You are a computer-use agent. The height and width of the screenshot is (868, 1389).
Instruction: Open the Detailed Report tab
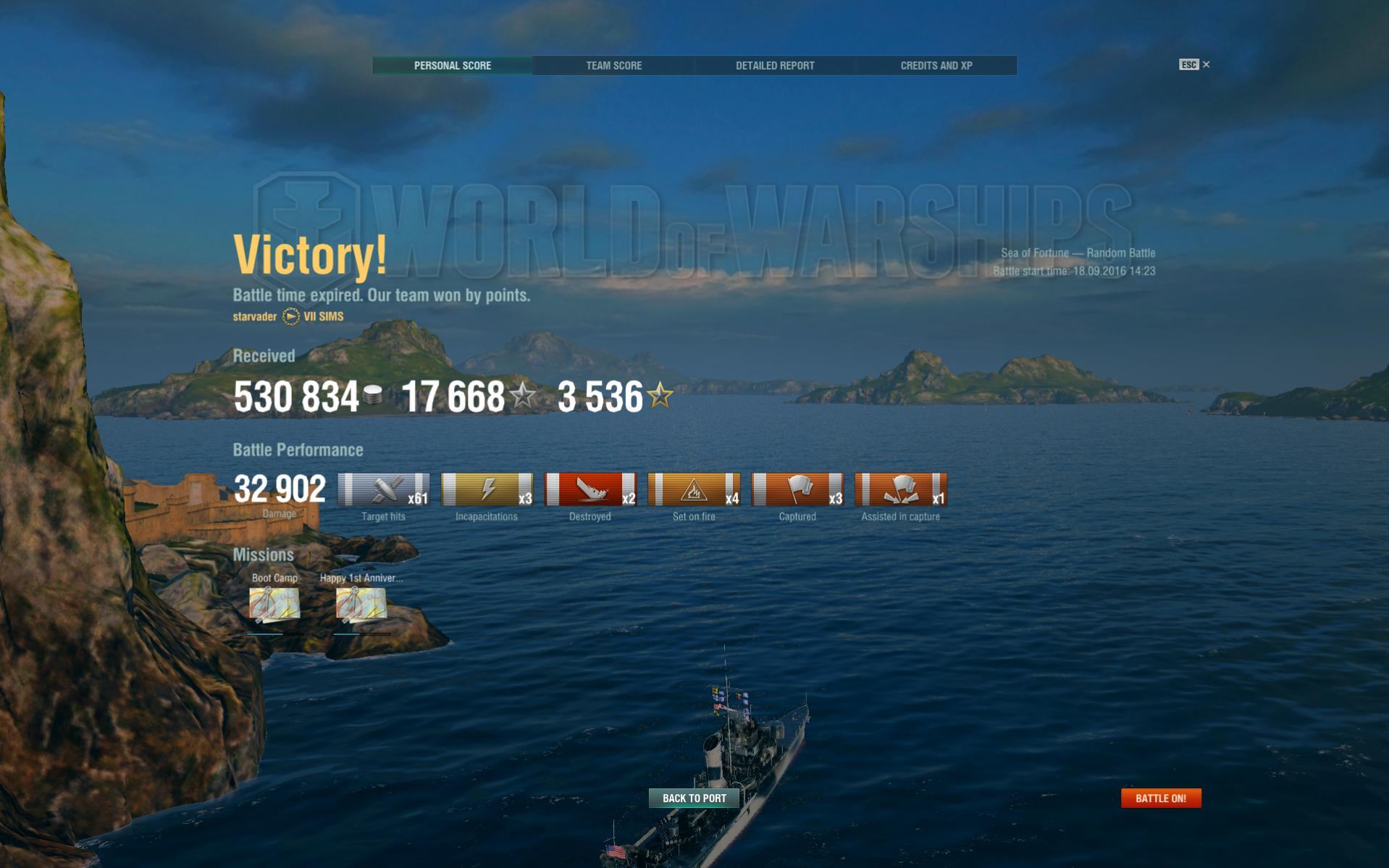click(x=775, y=65)
